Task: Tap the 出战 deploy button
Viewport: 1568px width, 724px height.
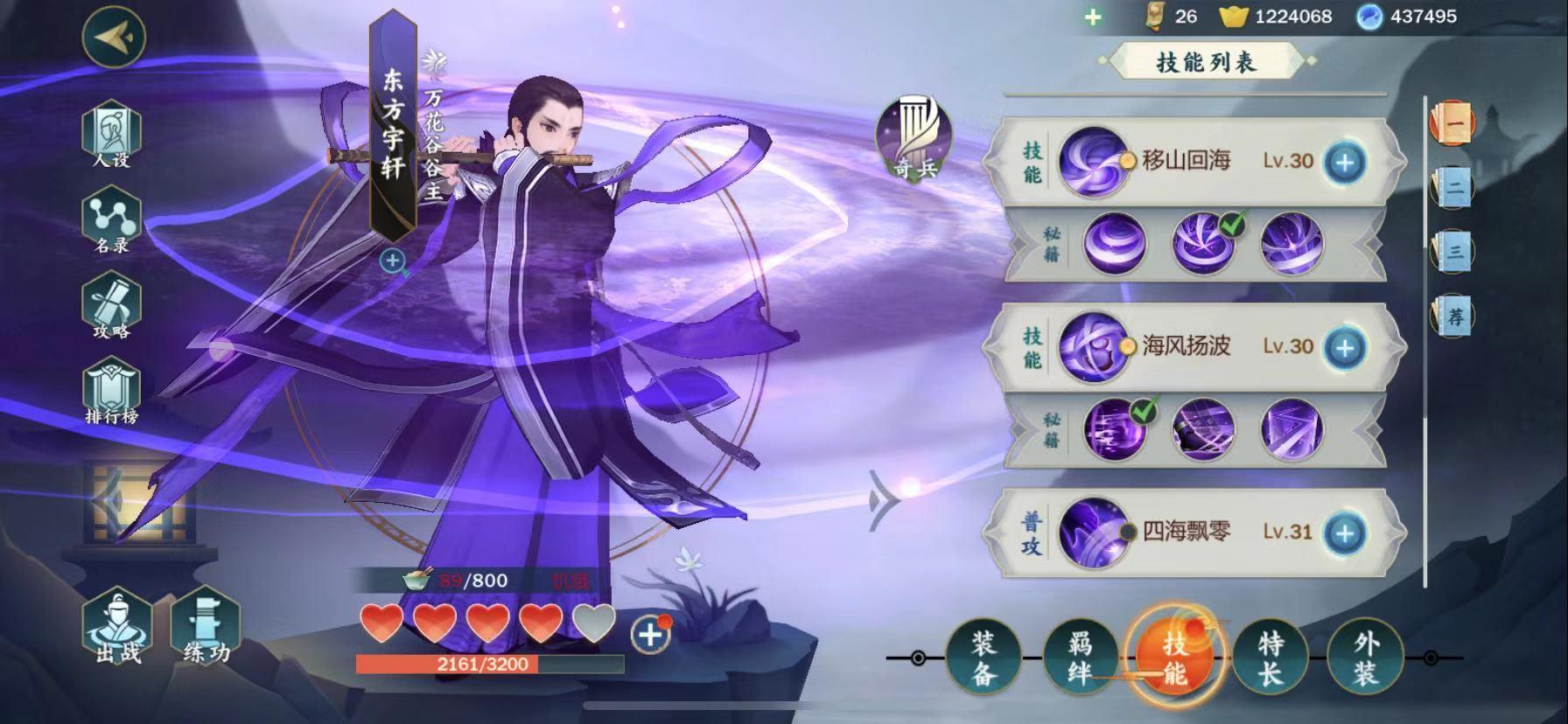Action: 117,630
